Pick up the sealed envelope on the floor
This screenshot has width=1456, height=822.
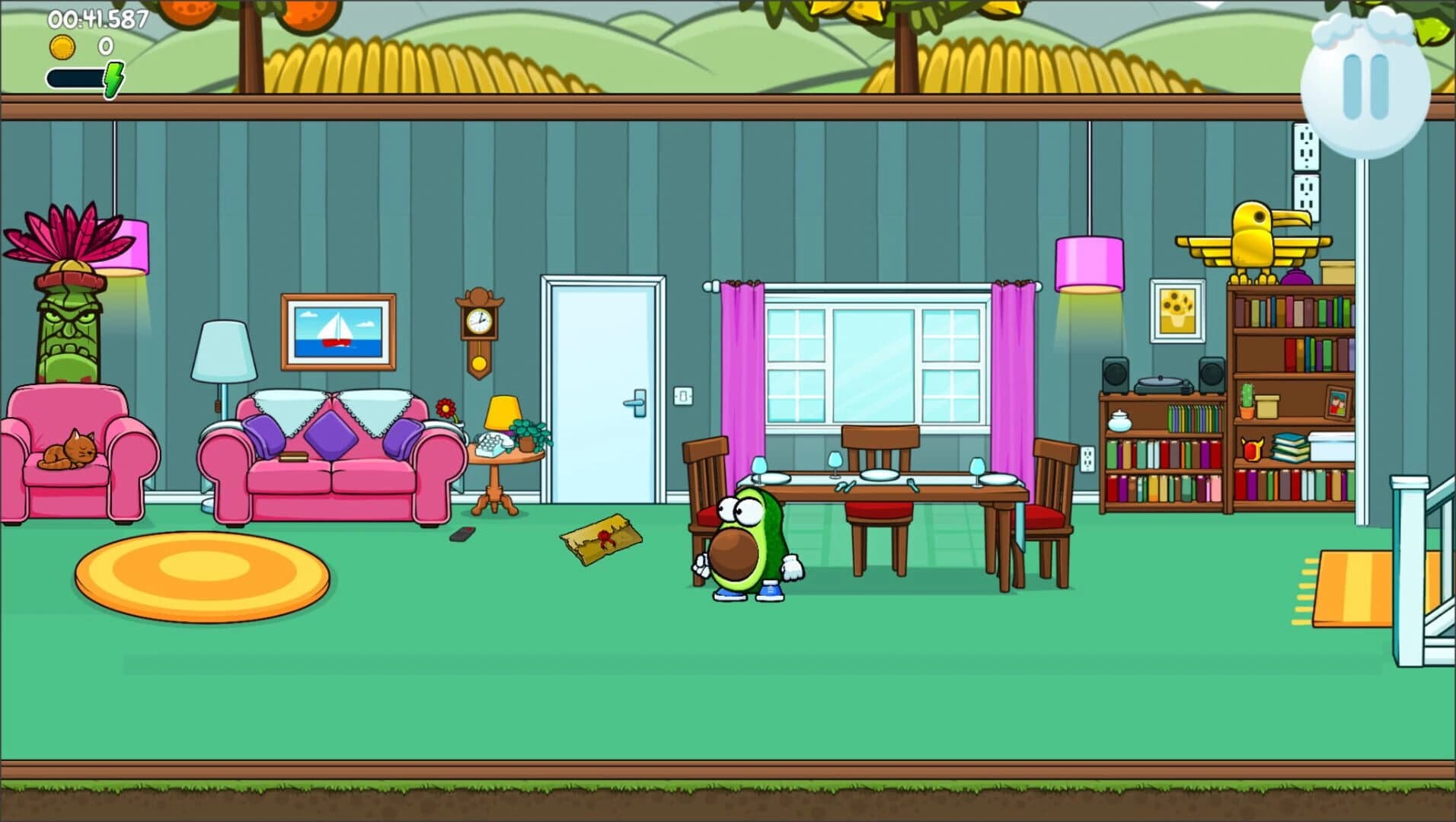click(x=600, y=537)
